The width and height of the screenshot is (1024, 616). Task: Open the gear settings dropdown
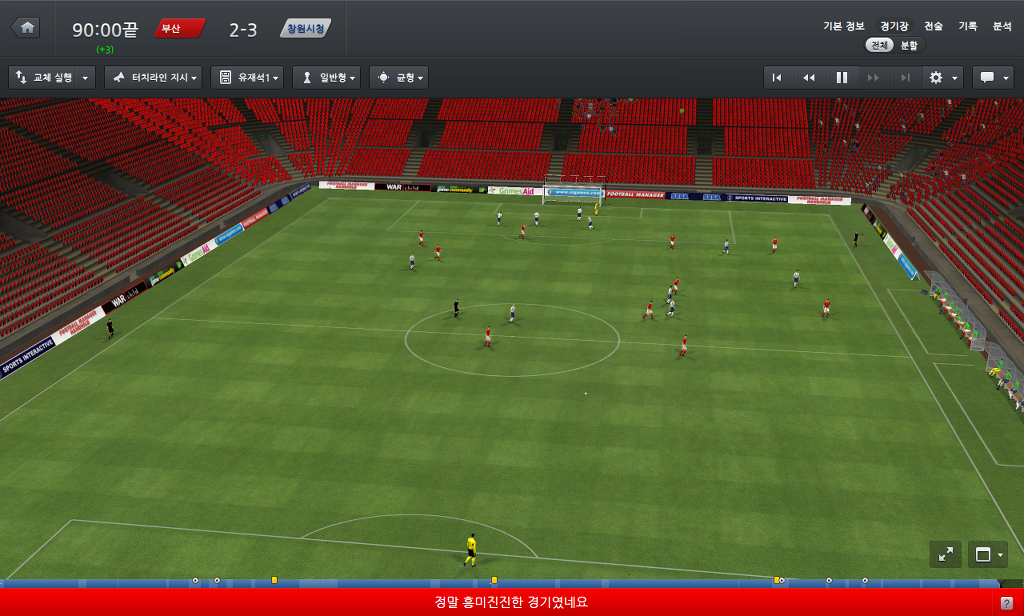click(943, 77)
